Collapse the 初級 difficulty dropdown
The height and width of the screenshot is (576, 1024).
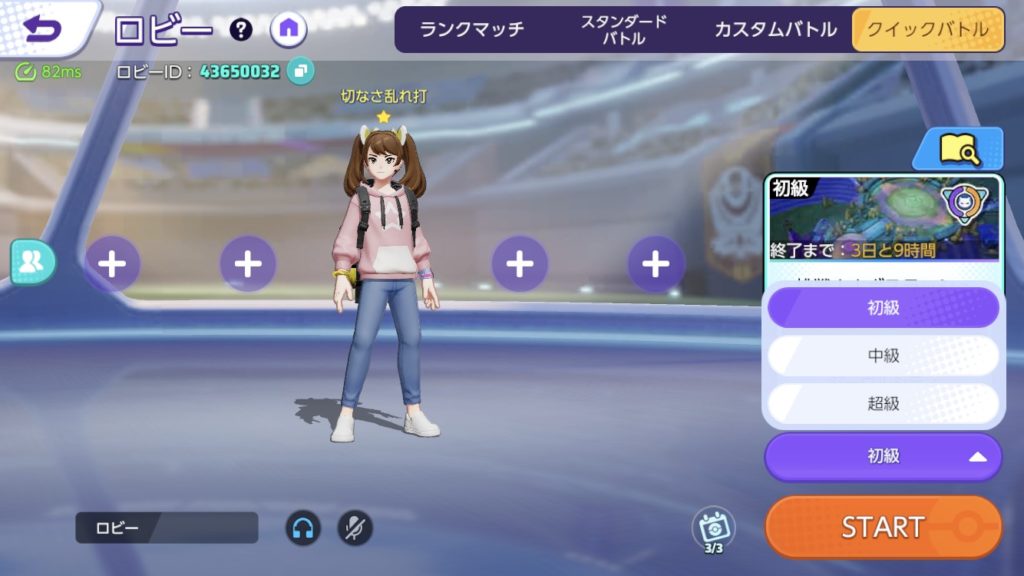(883, 457)
